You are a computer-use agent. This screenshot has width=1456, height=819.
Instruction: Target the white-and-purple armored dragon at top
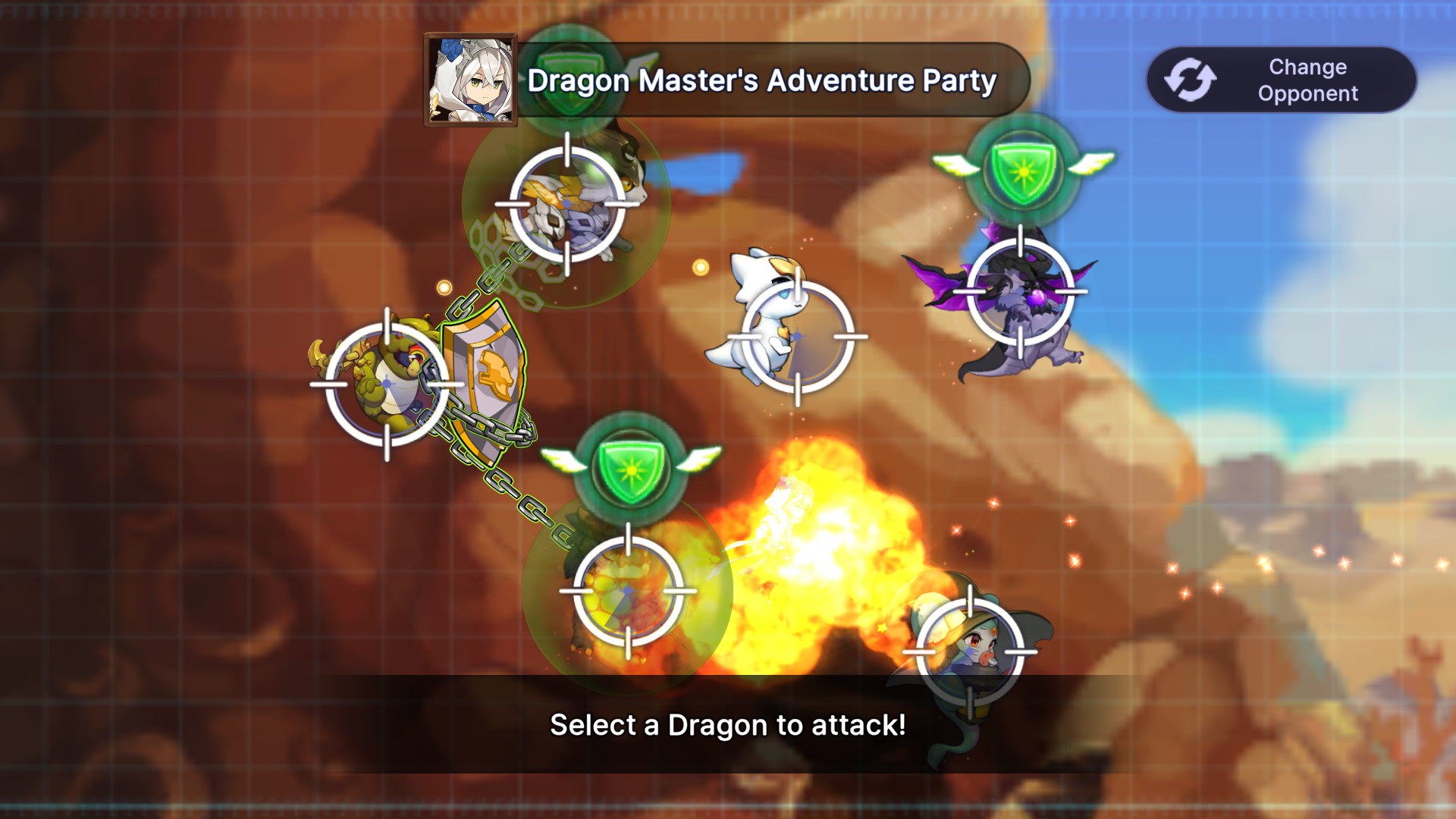coord(567,204)
